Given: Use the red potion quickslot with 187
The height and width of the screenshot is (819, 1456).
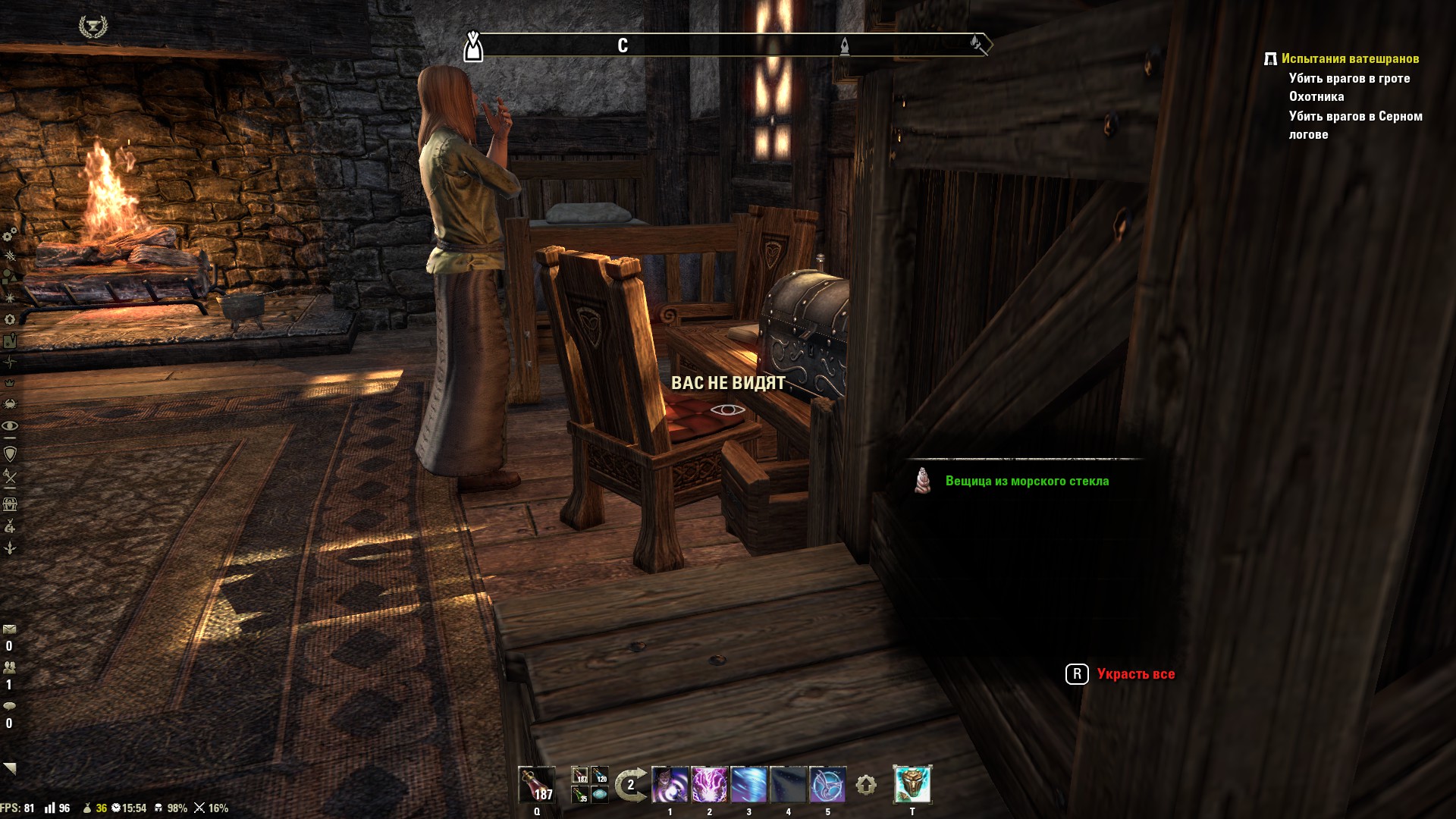Looking at the screenshot, I should pos(537,785).
